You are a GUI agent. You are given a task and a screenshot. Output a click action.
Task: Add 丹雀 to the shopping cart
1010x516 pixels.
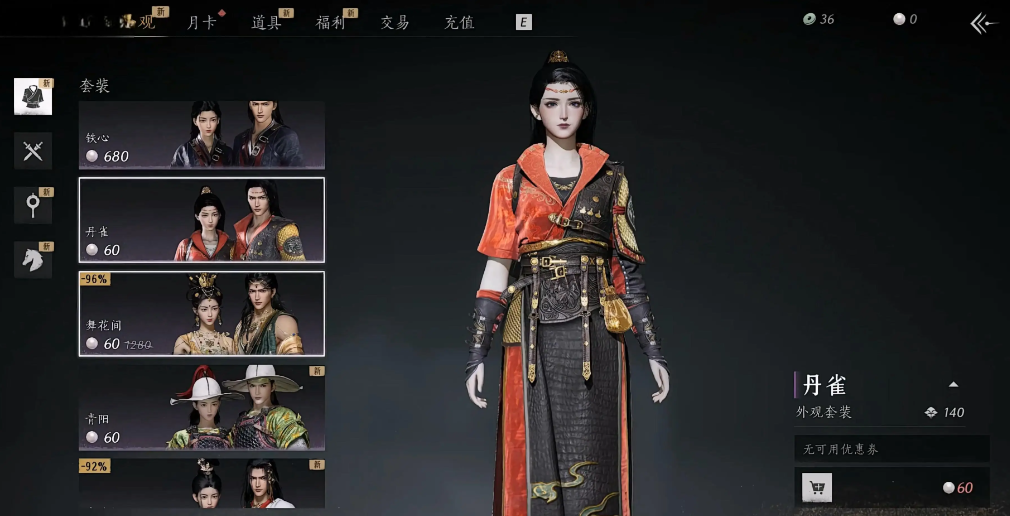(x=817, y=488)
